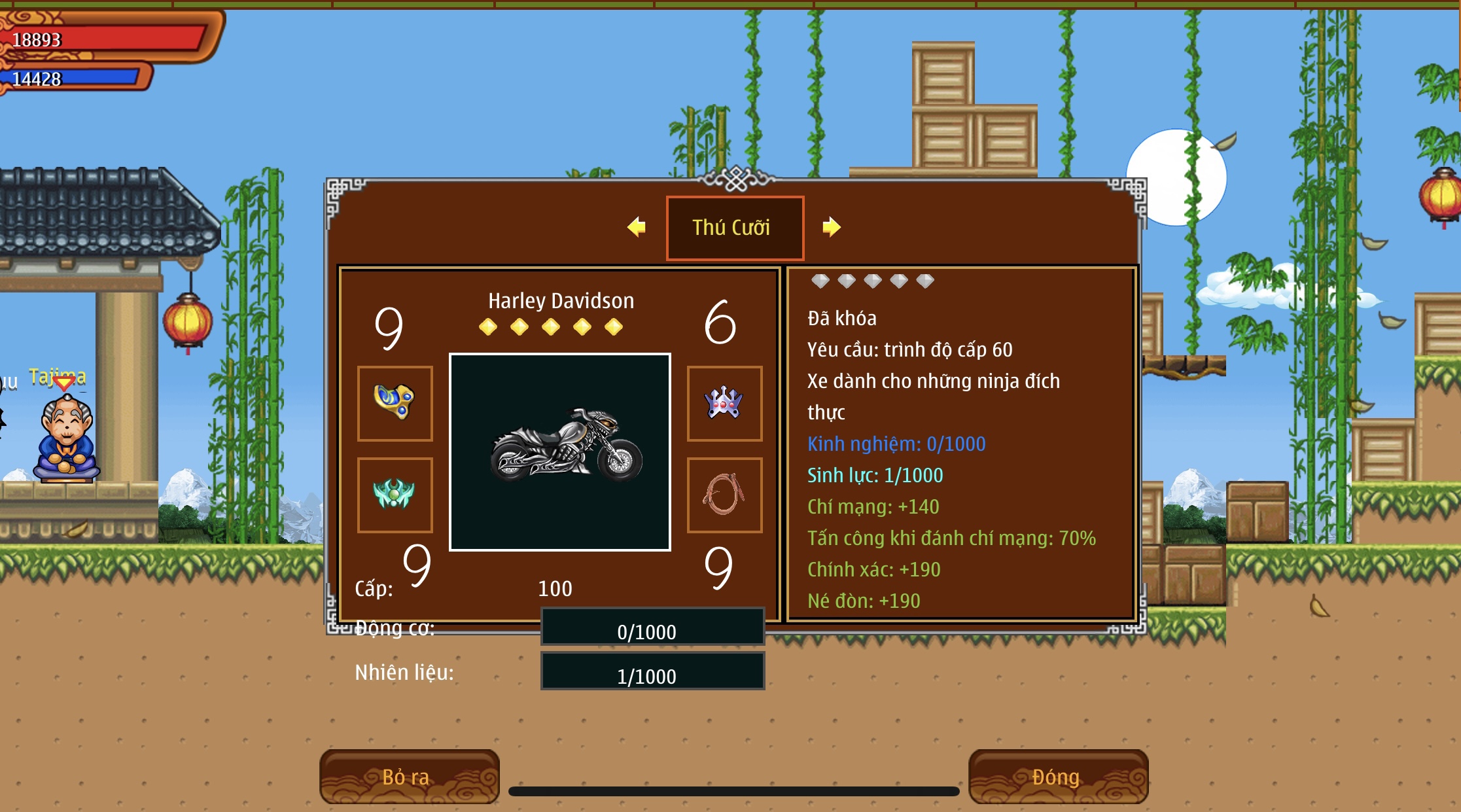Select the blue and gold saddle equipment slot
1461x812 pixels.
[x=395, y=403]
